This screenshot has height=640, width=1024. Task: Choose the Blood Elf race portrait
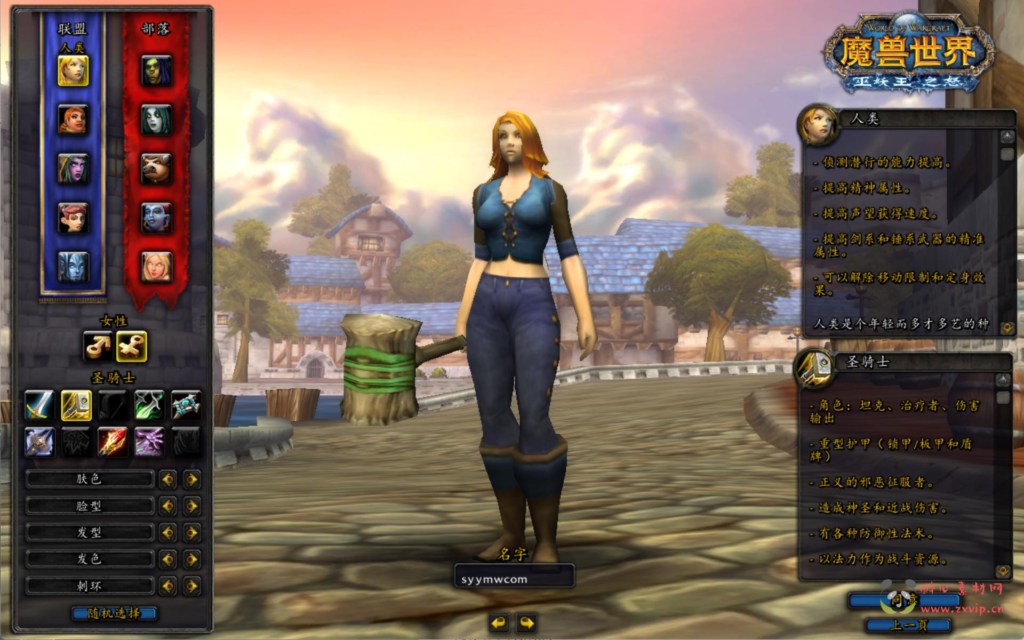click(156, 267)
